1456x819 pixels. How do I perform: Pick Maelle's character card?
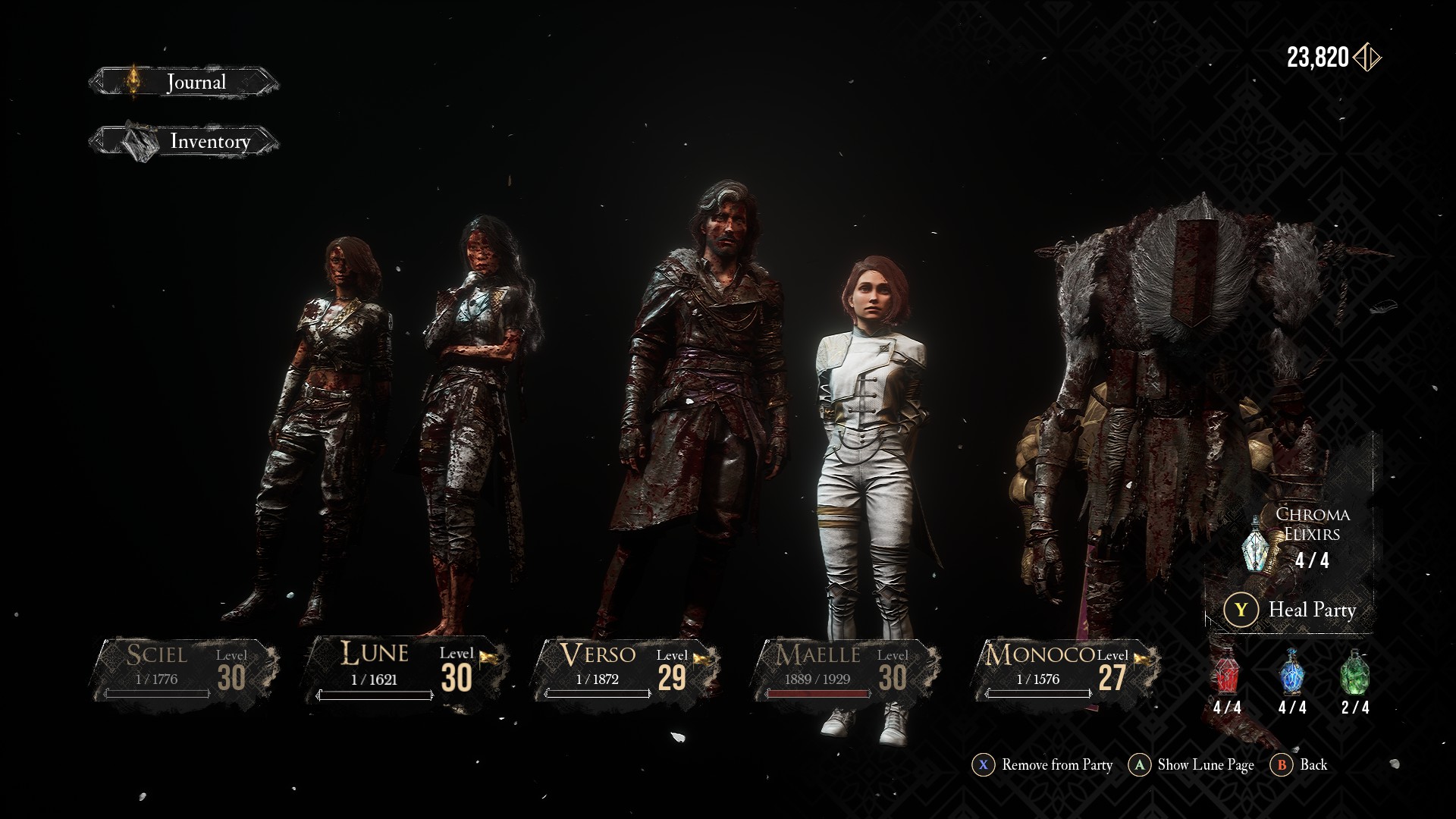coord(843,669)
